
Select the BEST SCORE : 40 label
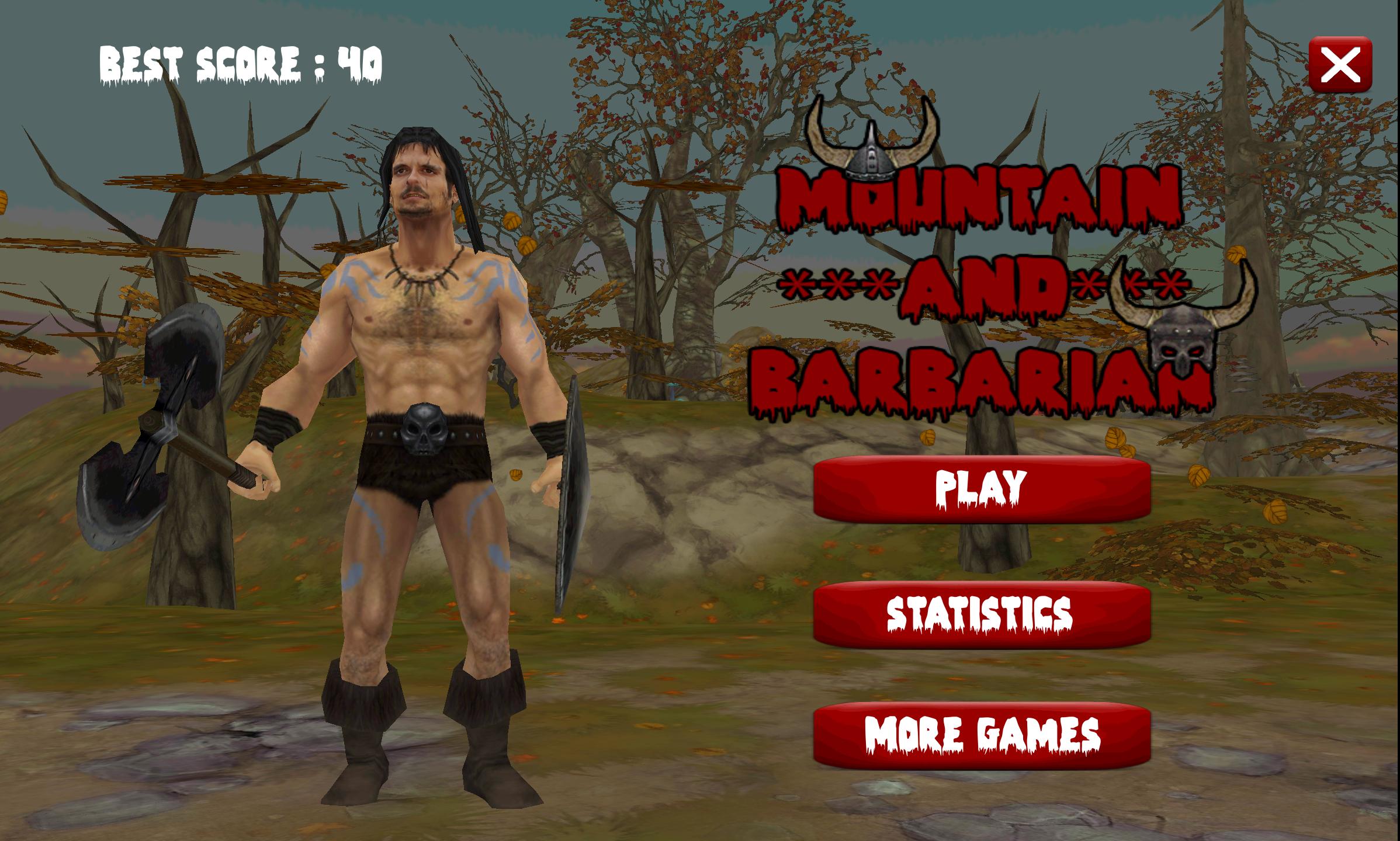click(240, 61)
